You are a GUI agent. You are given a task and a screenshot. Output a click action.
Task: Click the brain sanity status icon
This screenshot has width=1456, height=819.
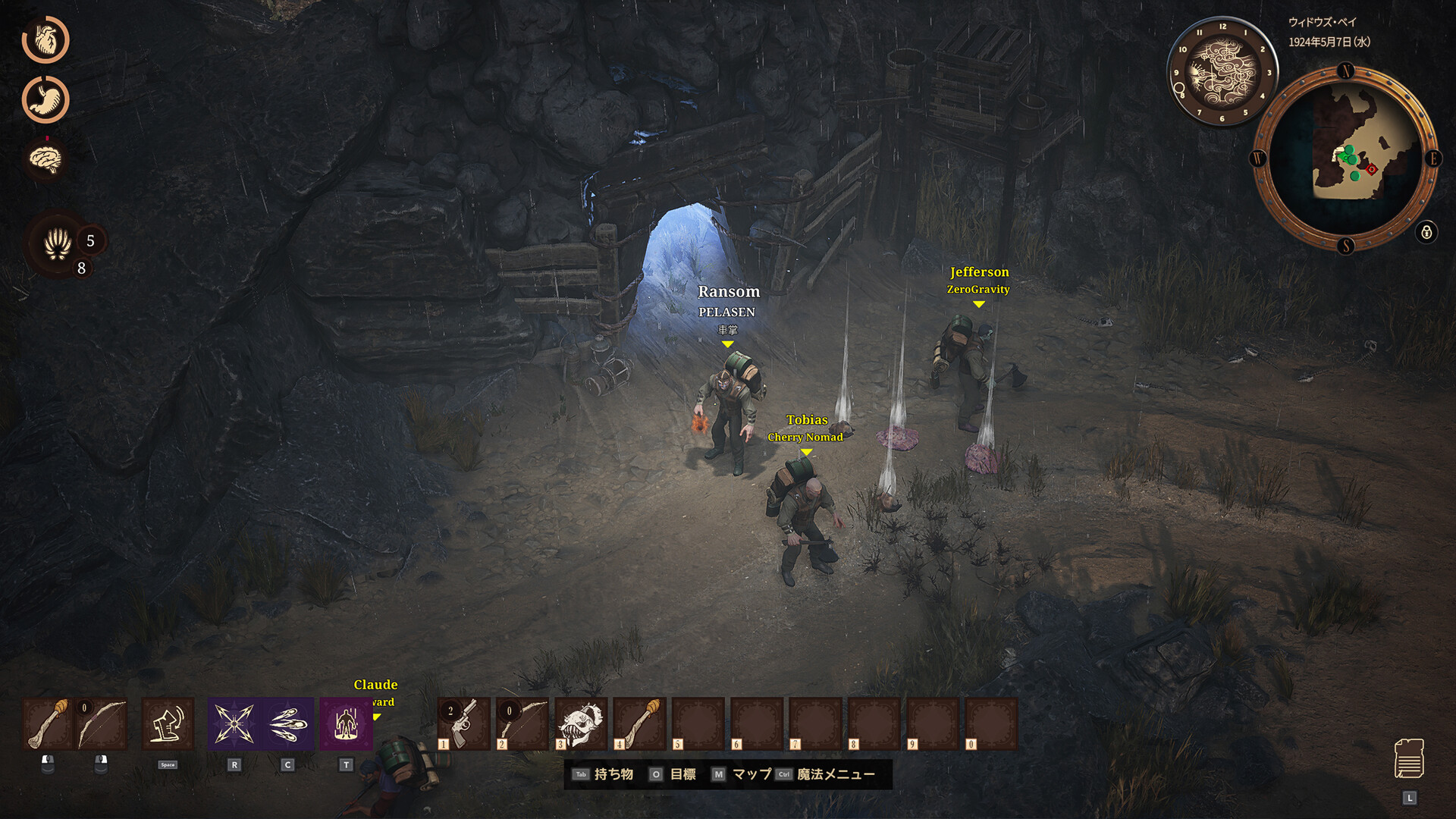point(45,158)
